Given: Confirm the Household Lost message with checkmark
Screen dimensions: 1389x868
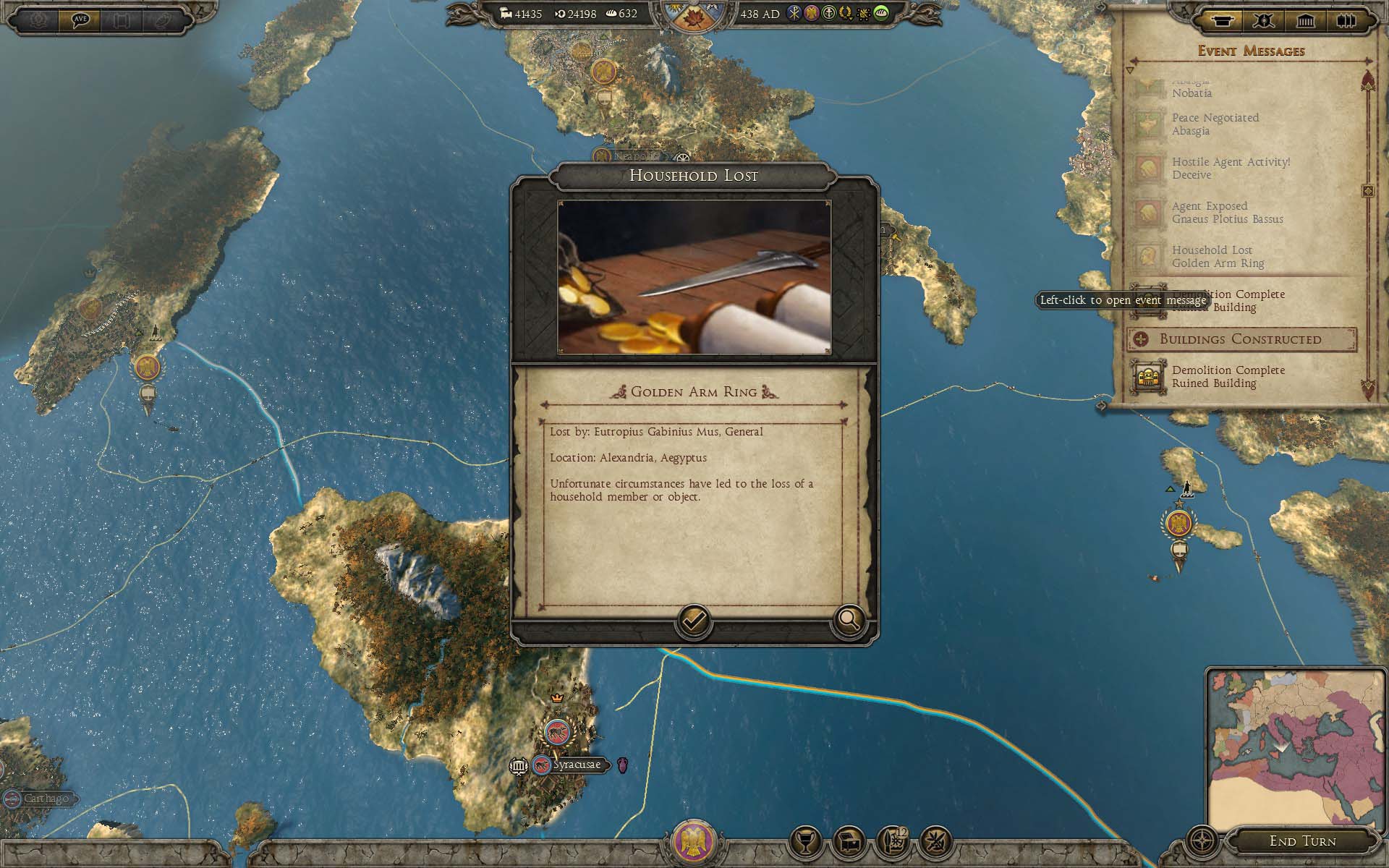Looking at the screenshot, I should 693,621.
